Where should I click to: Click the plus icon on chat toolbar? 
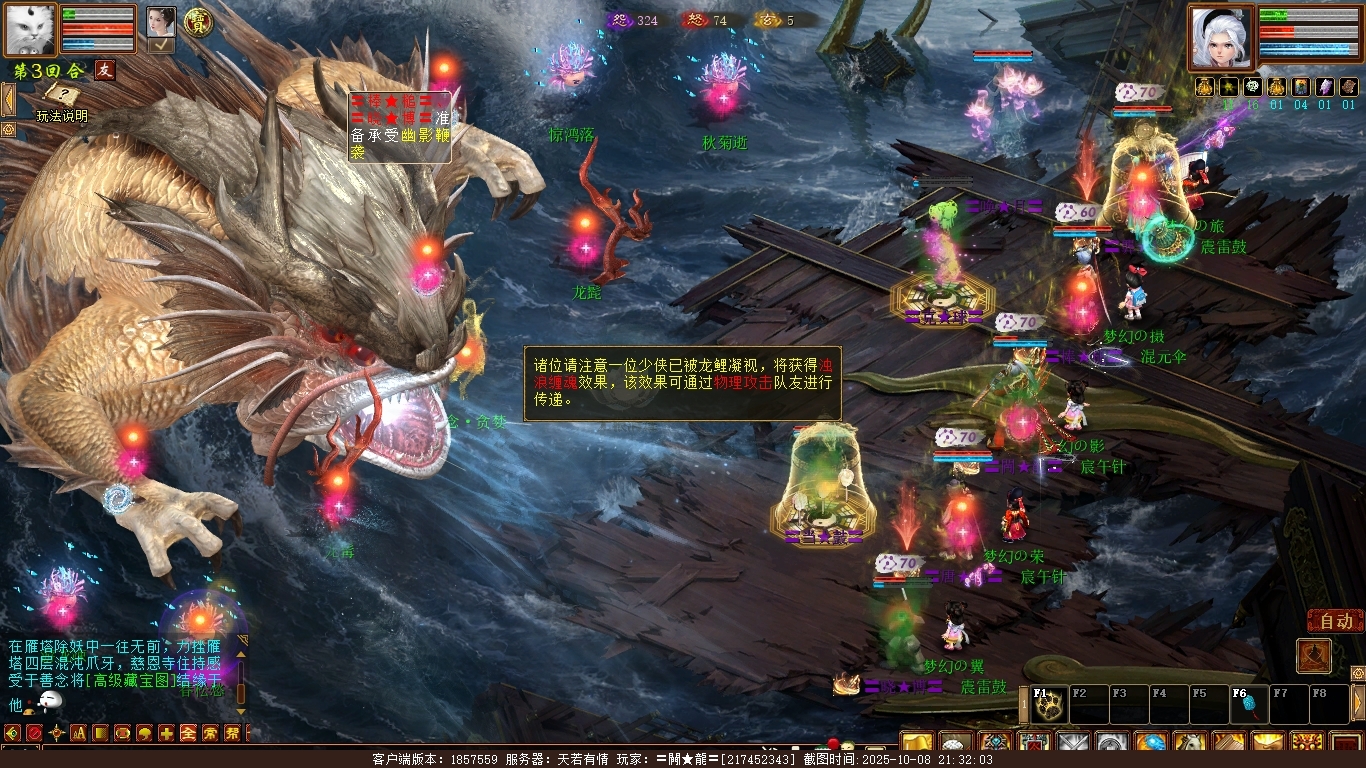166,733
